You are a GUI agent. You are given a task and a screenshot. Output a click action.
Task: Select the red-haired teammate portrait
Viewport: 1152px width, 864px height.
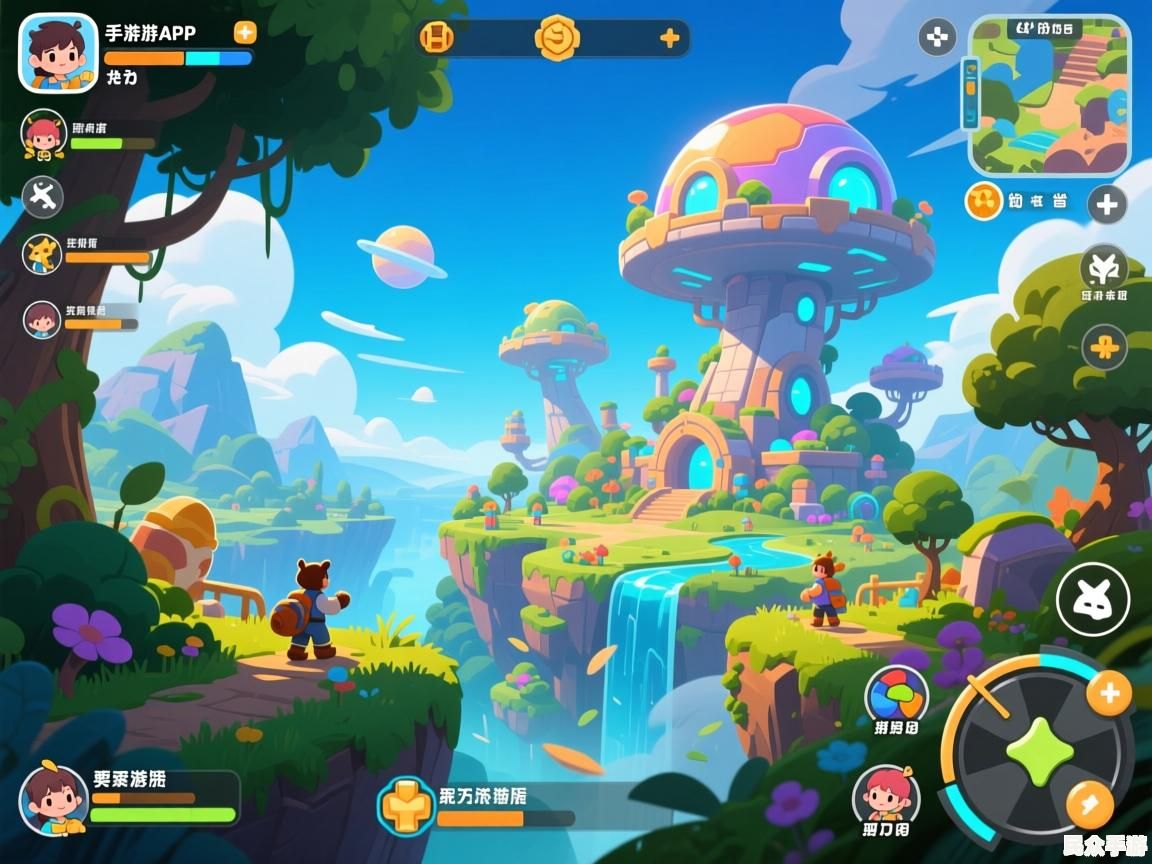pos(43,134)
